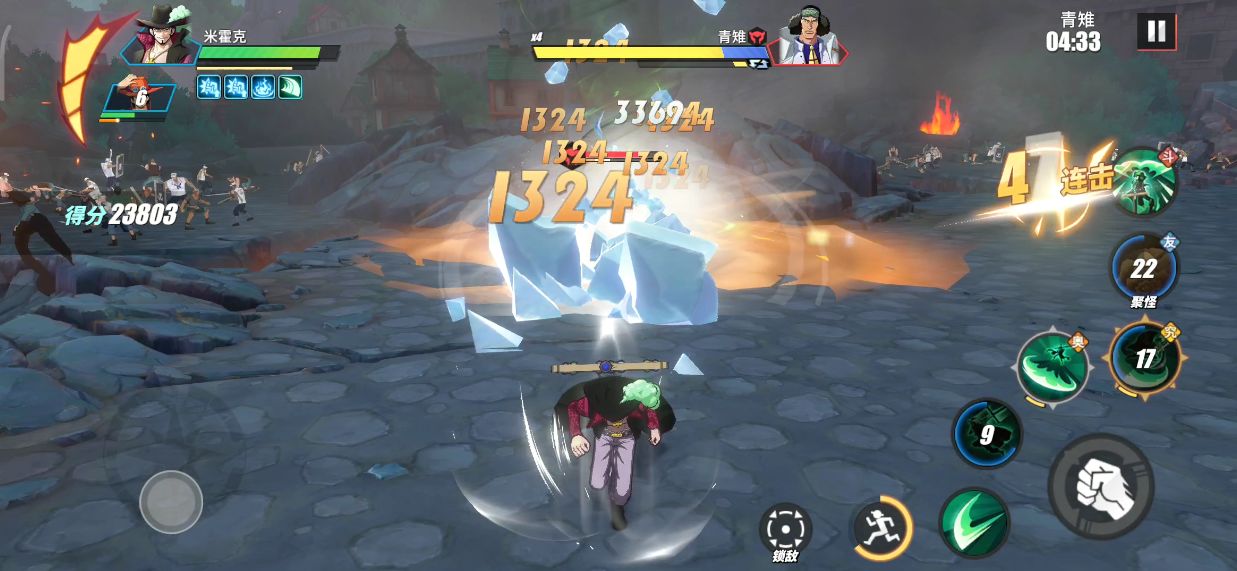Image resolution: width=1237 pixels, height=571 pixels.
Task: Activate the 聚怪 assist skill
Action: coord(1144,268)
